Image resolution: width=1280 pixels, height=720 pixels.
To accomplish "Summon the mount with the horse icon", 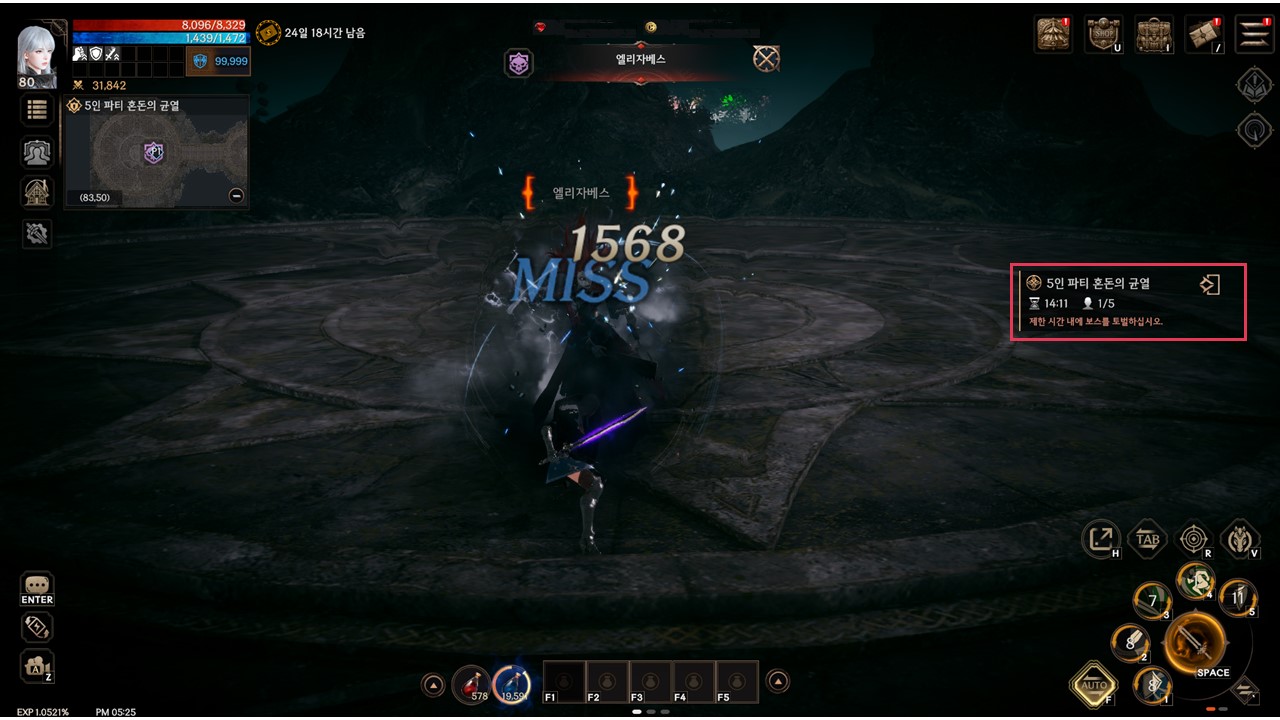I will (x=1240, y=539).
